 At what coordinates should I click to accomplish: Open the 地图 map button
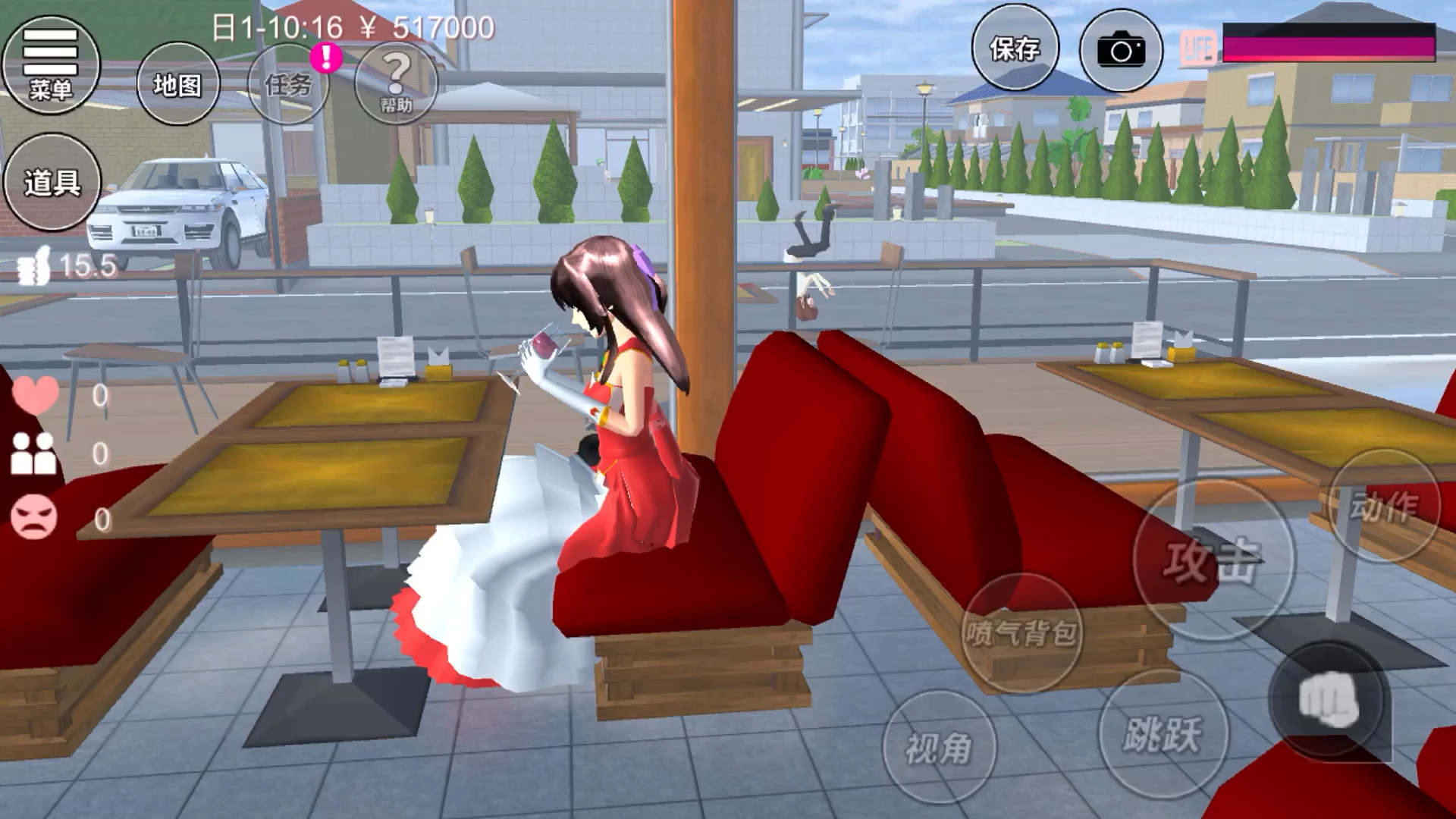coord(177,83)
